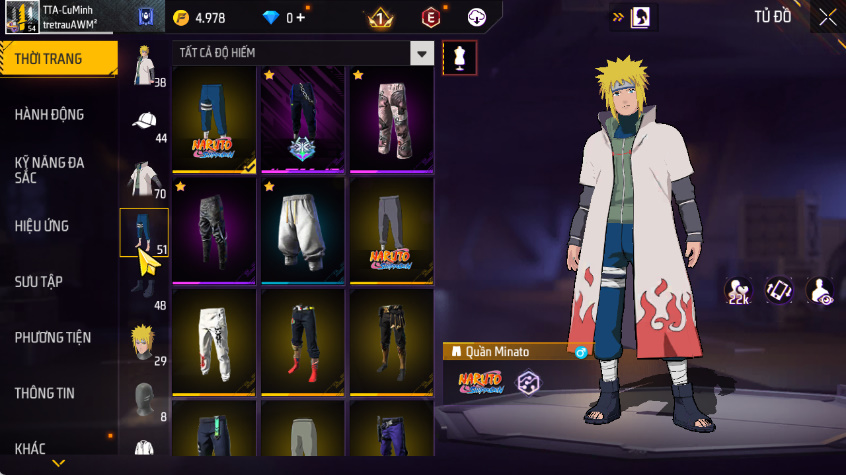Click the eye character view icon
This screenshot has width=846, height=475.
[x=820, y=290]
